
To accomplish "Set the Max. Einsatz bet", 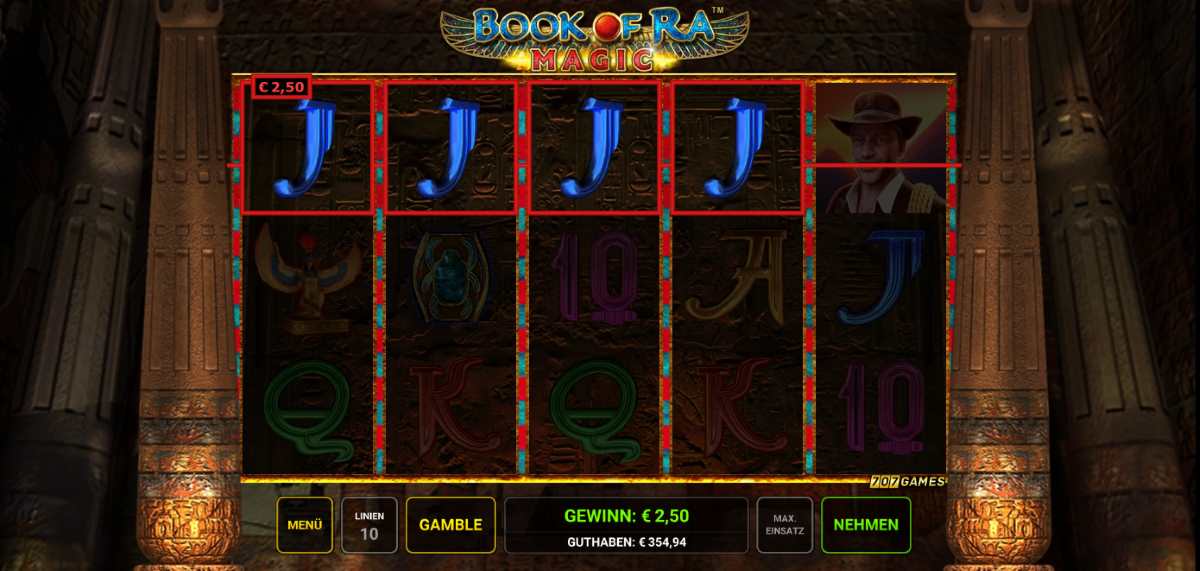I will [x=784, y=525].
